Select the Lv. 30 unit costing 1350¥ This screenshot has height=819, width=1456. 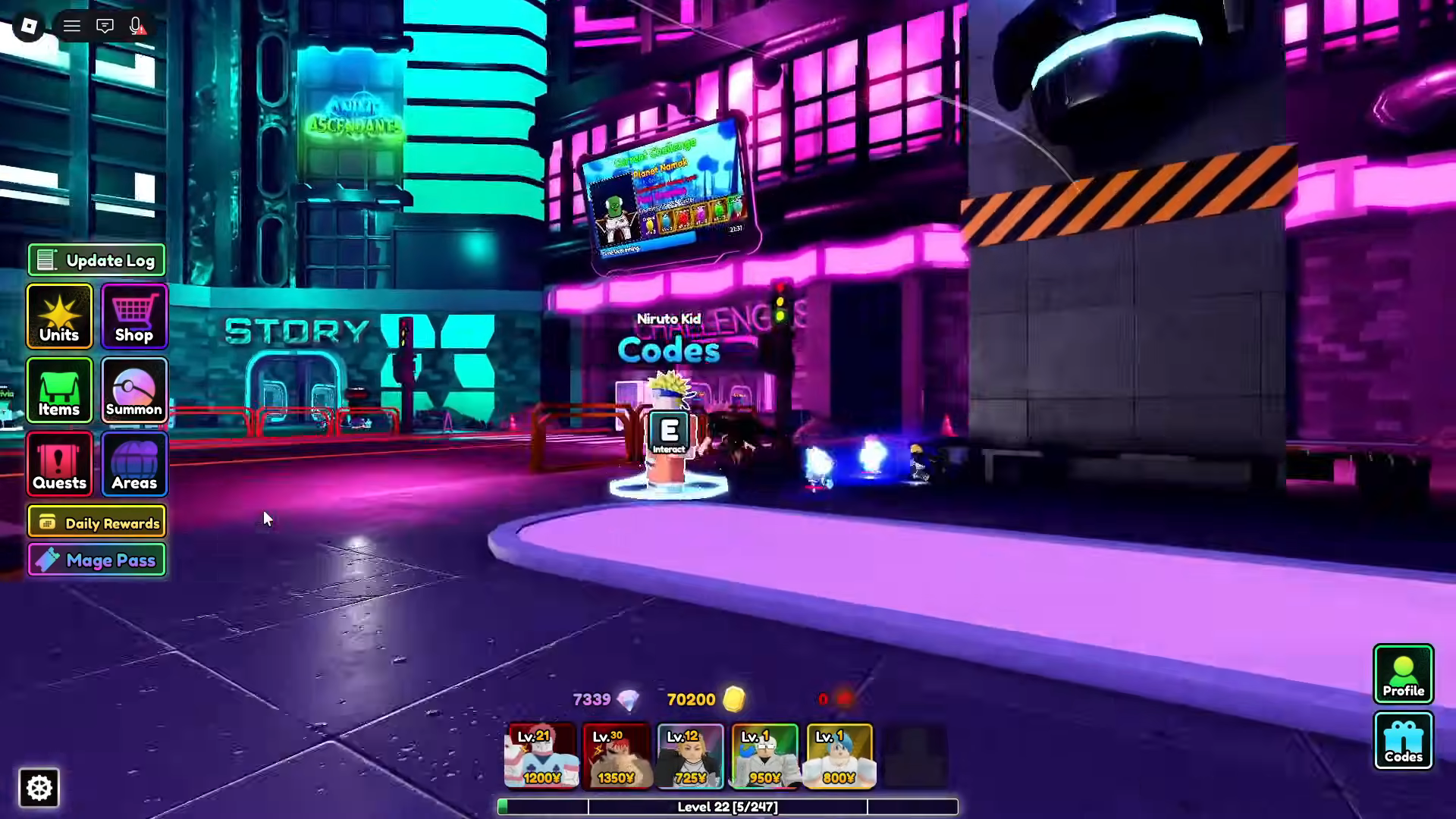pos(617,756)
